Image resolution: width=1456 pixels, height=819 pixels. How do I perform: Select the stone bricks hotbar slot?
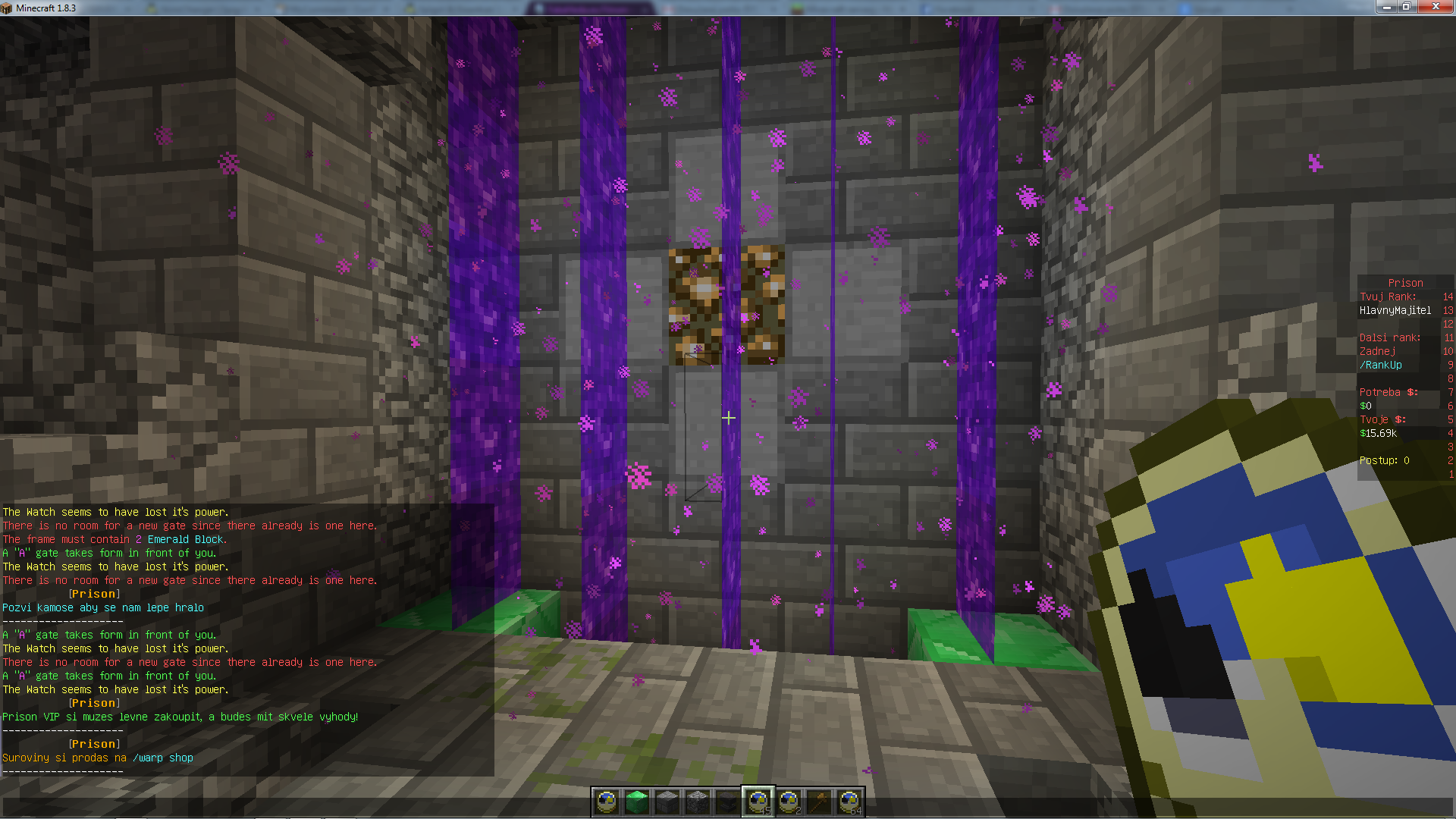coord(667,802)
